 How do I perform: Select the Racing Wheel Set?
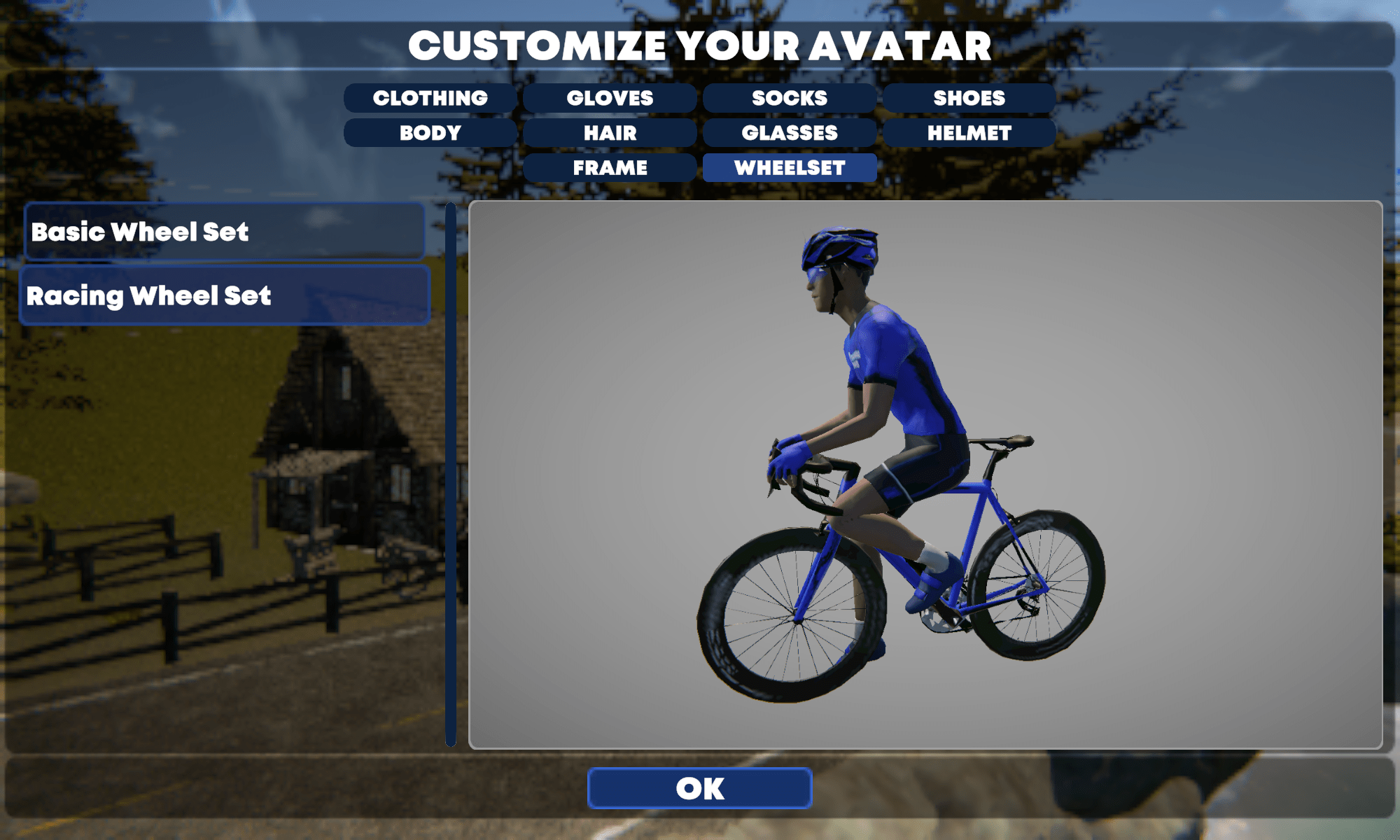(x=224, y=295)
